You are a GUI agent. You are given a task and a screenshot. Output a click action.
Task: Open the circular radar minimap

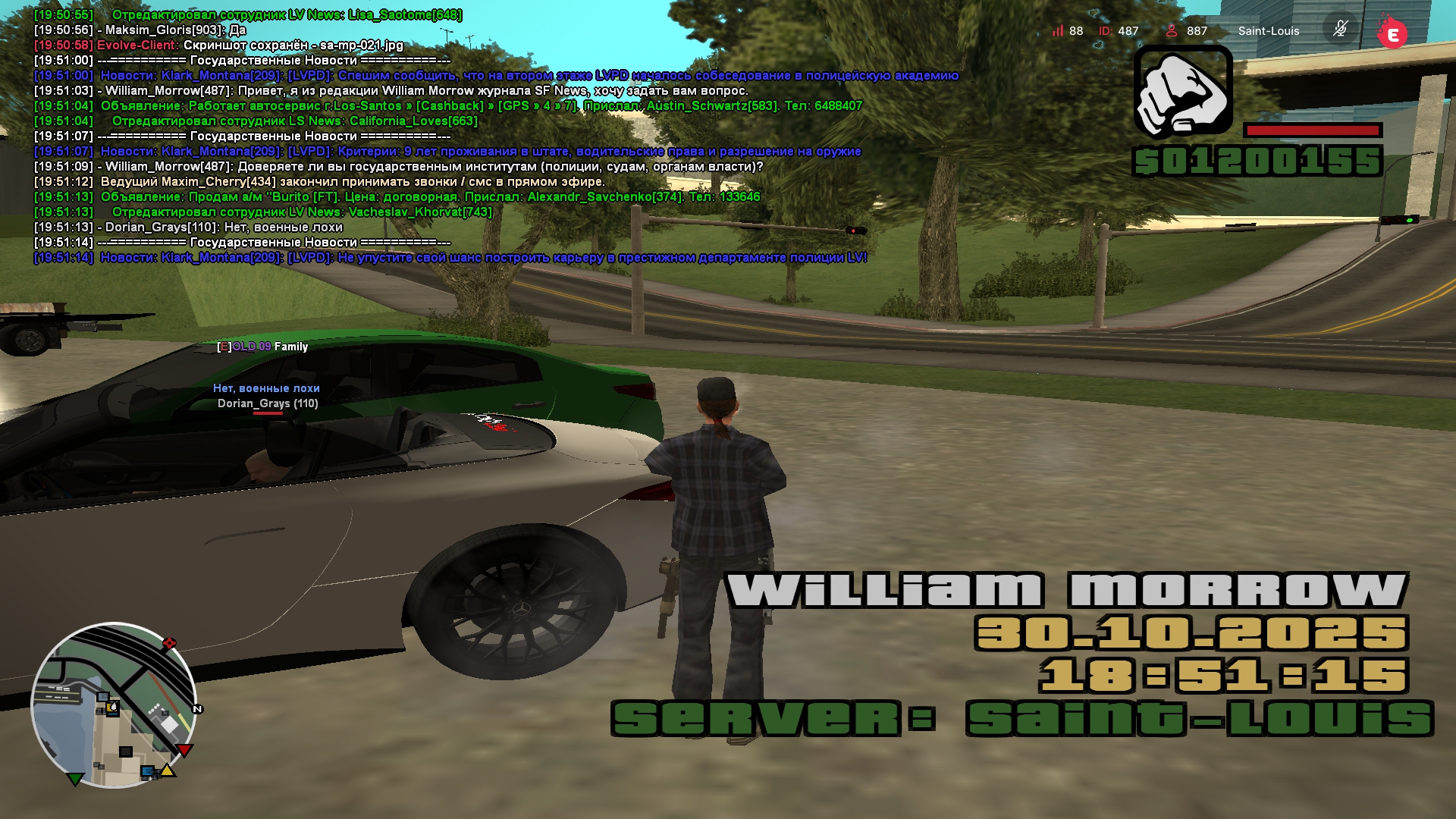pos(114,704)
